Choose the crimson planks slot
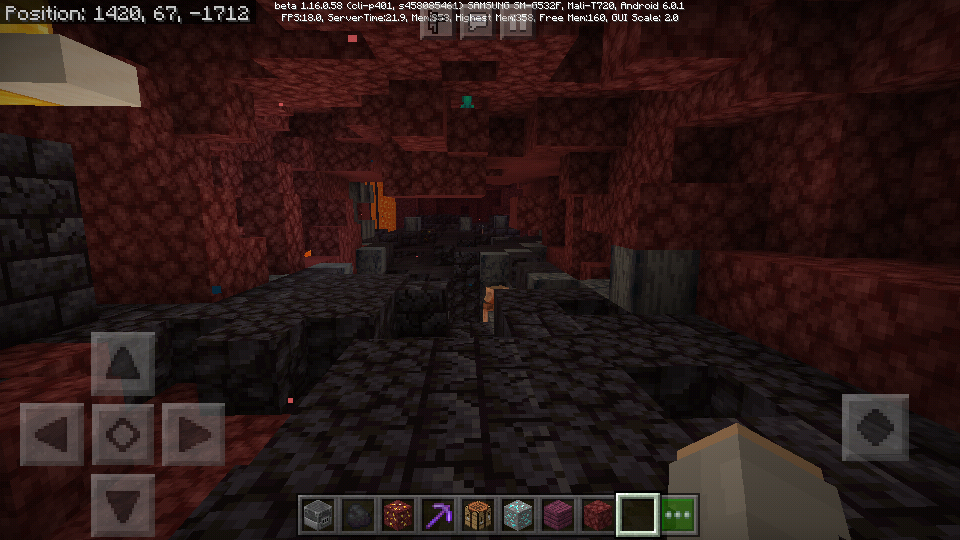960x540 pixels. click(x=558, y=515)
